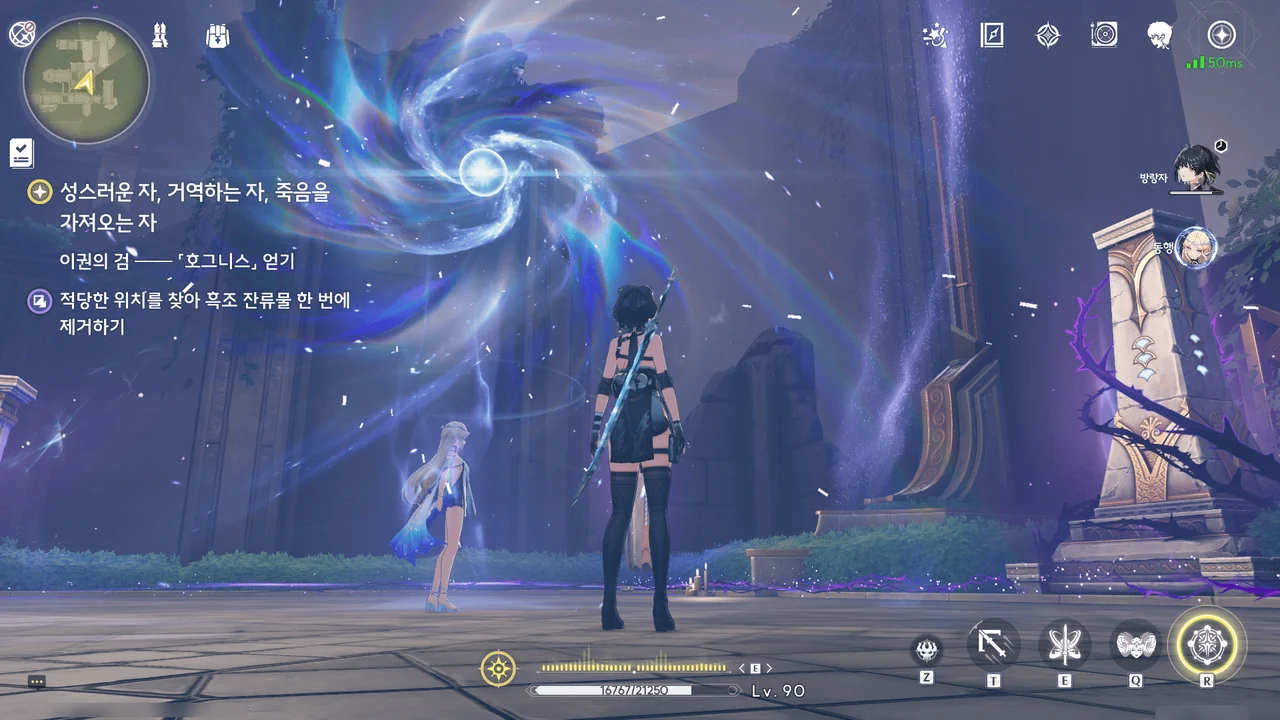
Task: Open the twin towers icon
Action: coord(160,36)
